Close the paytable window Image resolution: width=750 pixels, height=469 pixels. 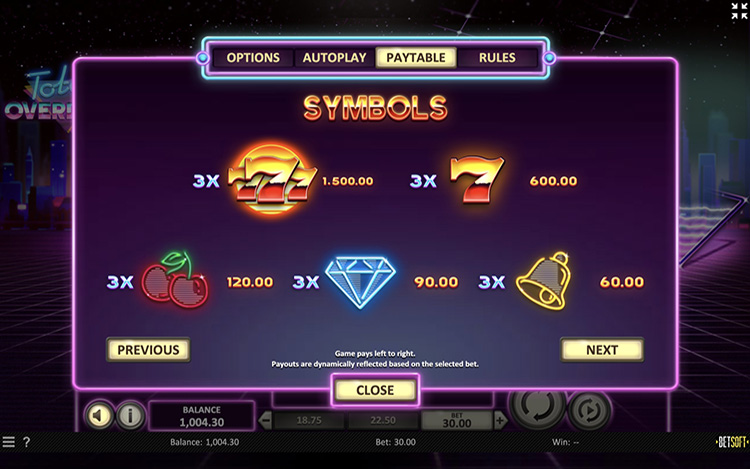point(375,390)
